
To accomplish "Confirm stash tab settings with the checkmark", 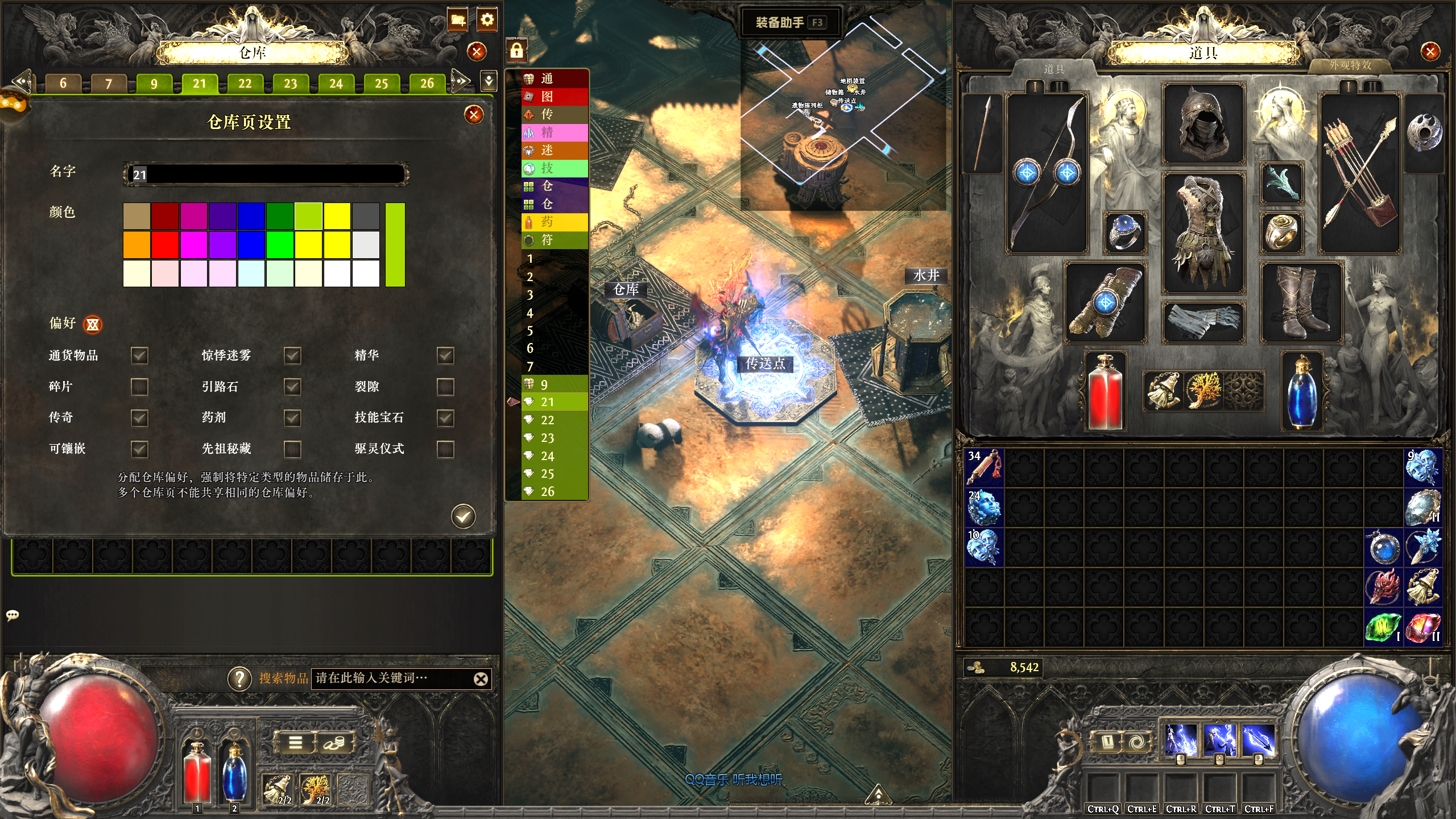I will tap(464, 516).
